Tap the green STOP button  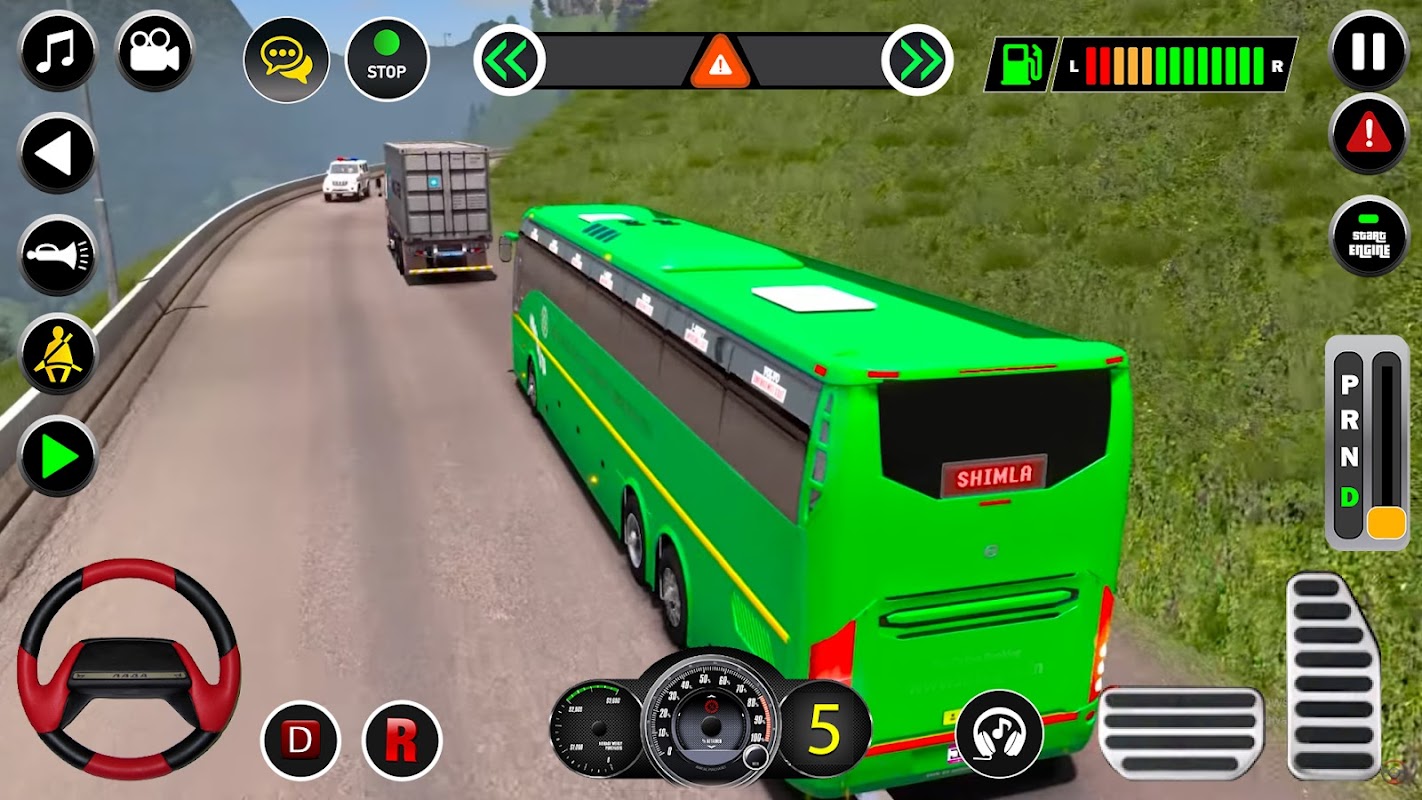click(x=387, y=60)
